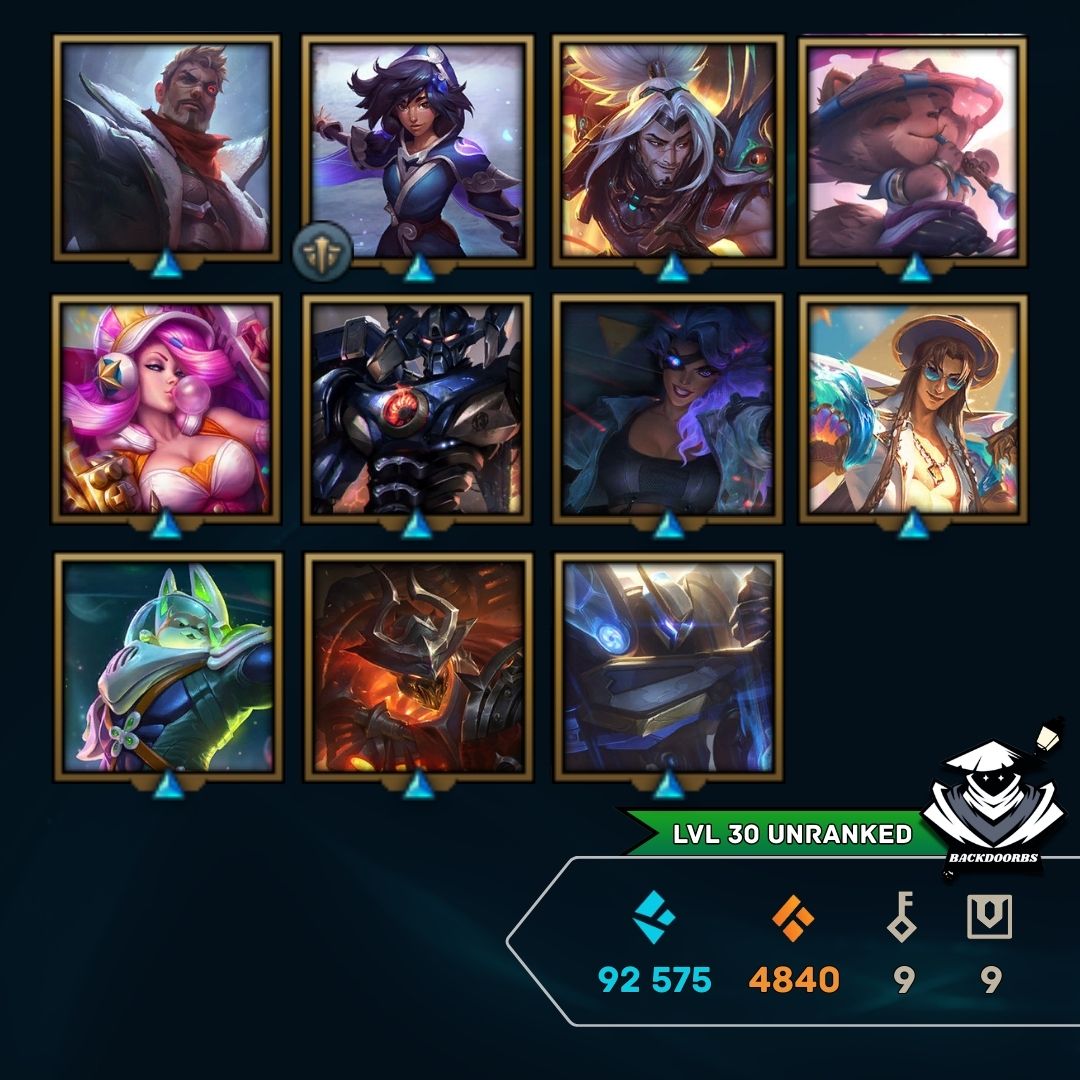Select the Graves skin with red eye lens
This screenshot has height=1080, width=1080.
[x=166, y=148]
